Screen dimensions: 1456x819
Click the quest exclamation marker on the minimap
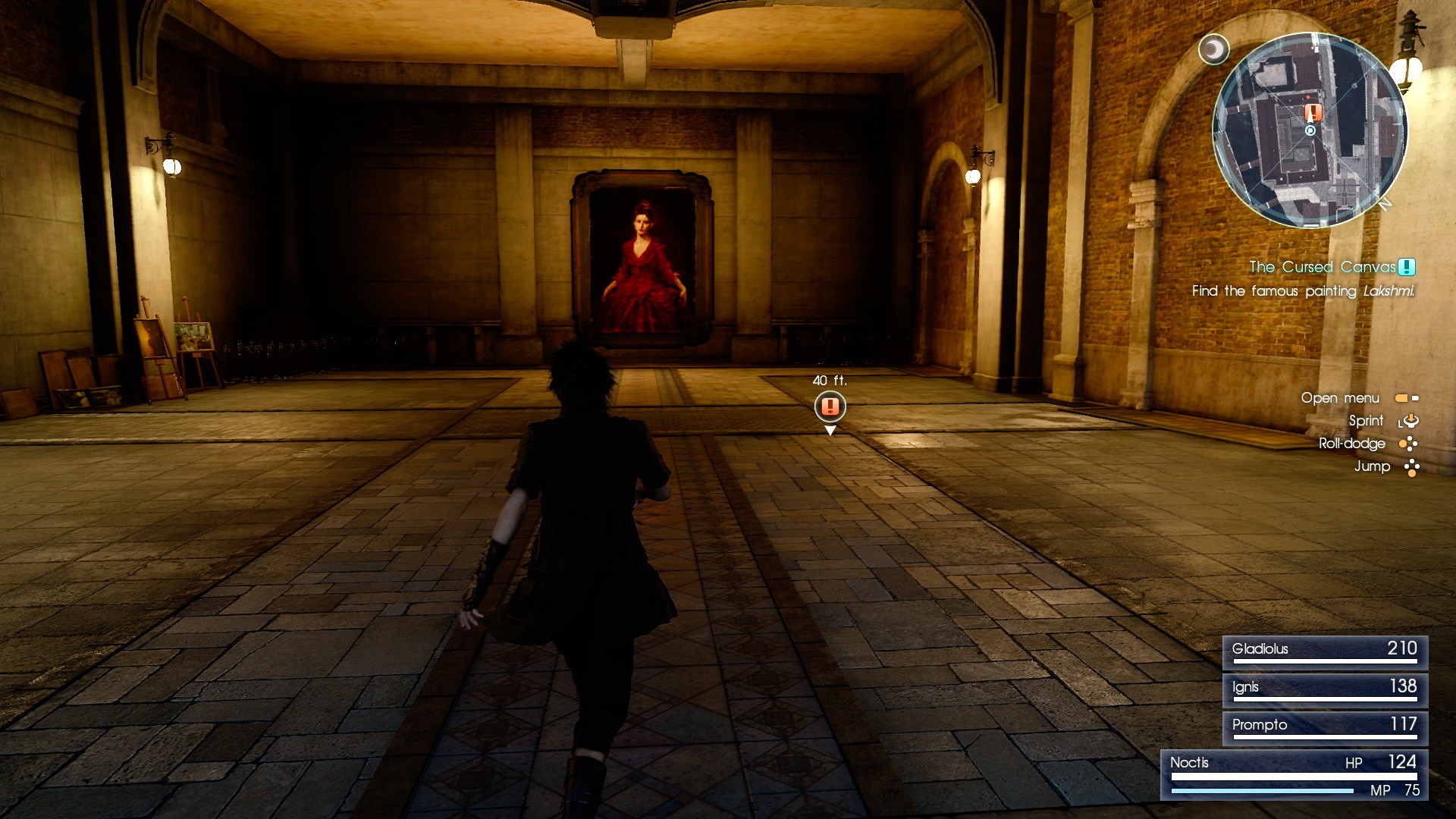click(1313, 111)
